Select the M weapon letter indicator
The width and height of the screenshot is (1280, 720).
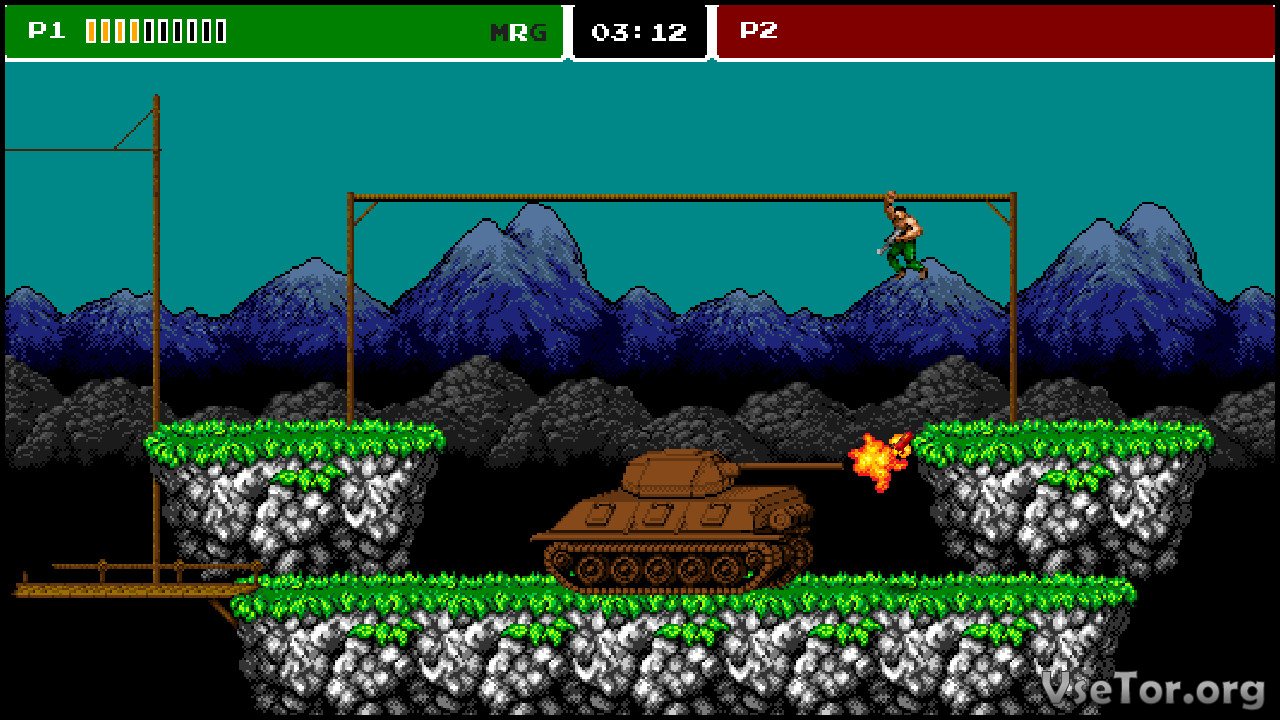[499, 33]
